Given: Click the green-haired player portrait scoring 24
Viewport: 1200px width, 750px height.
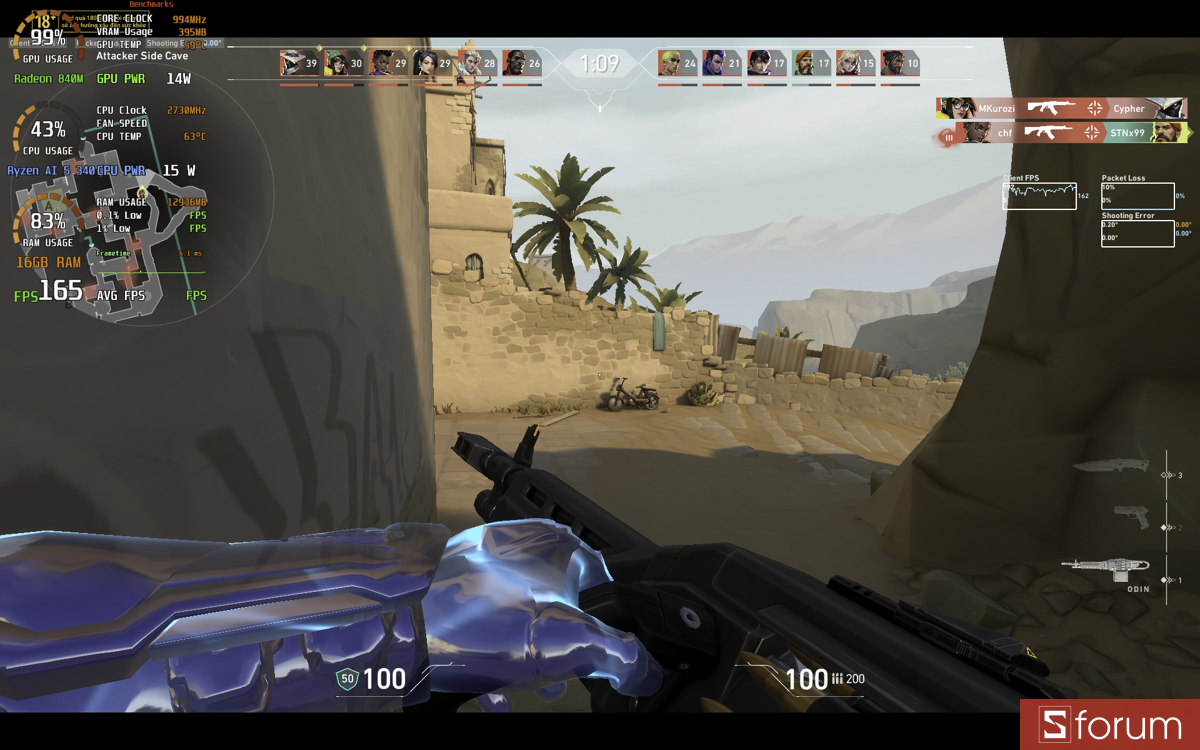Looking at the screenshot, I should (x=671, y=63).
